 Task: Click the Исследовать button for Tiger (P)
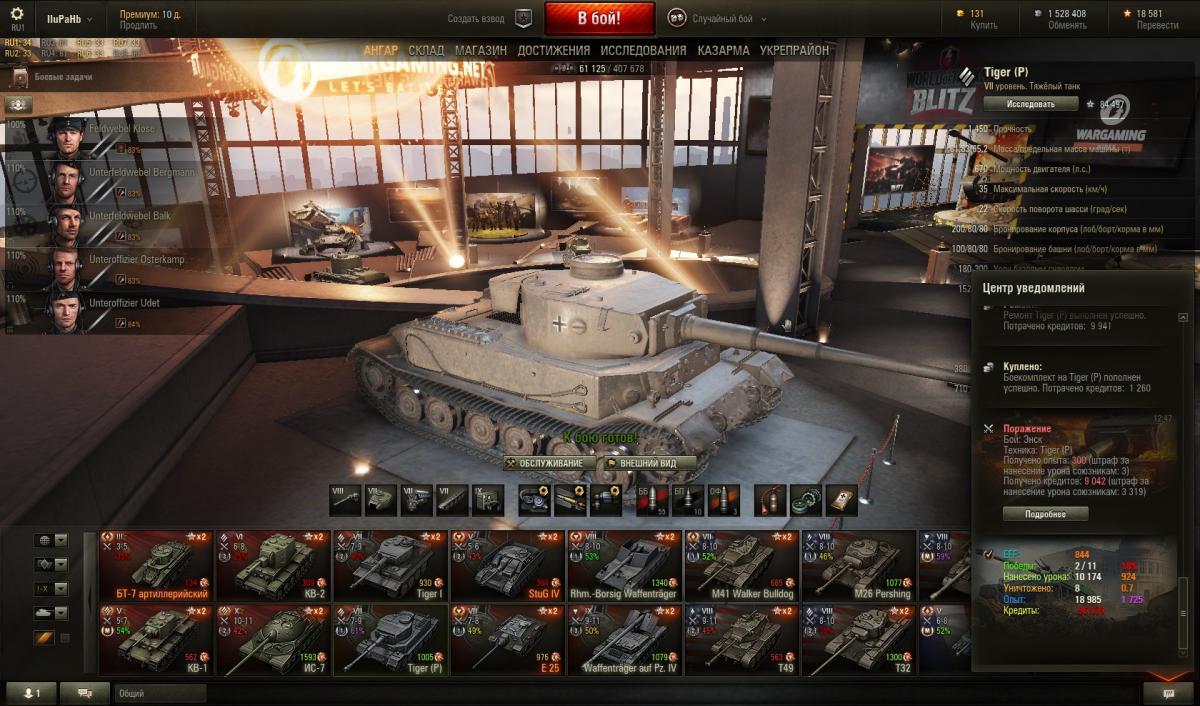[x=1030, y=103]
